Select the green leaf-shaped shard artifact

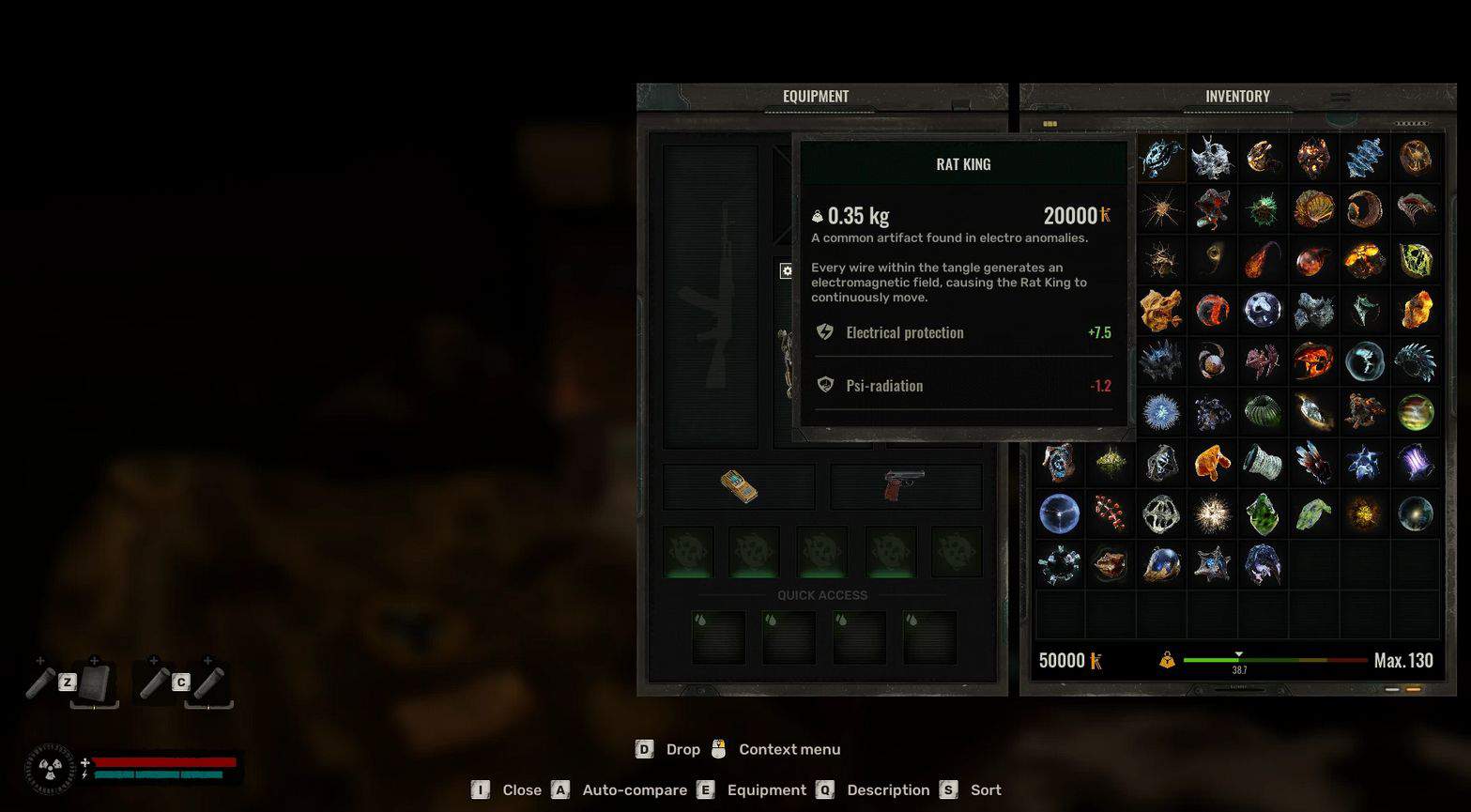click(1313, 513)
